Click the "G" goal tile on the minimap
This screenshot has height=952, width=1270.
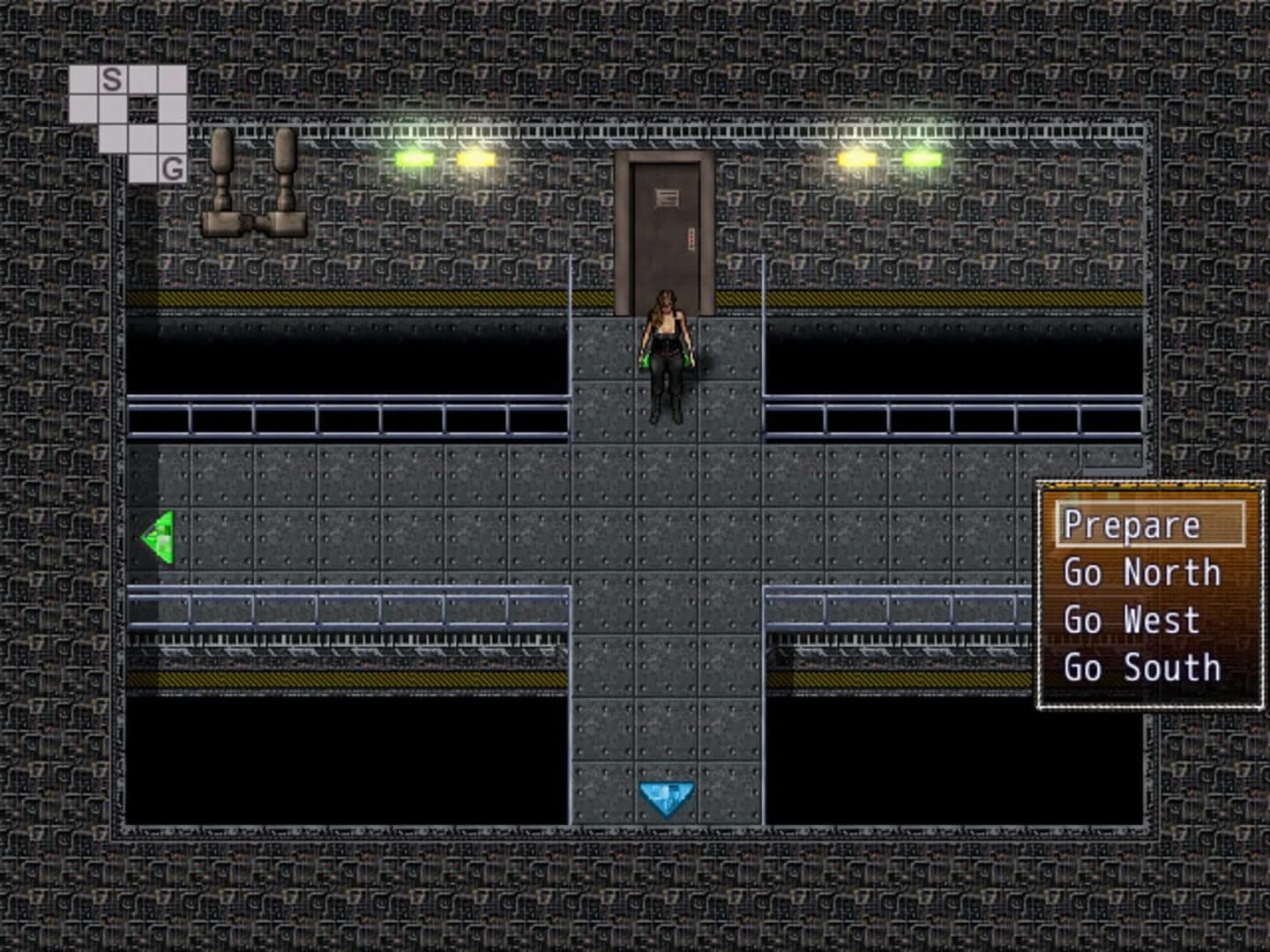pos(171,167)
